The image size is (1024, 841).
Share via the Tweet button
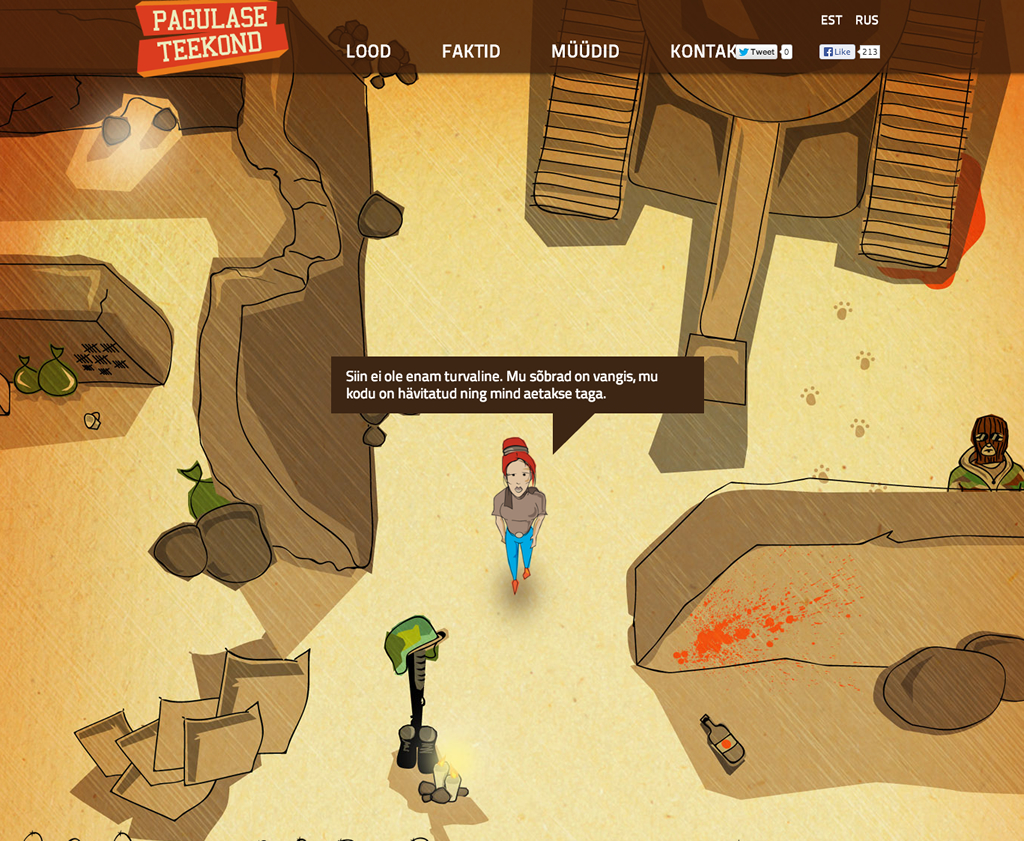coord(757,52)
